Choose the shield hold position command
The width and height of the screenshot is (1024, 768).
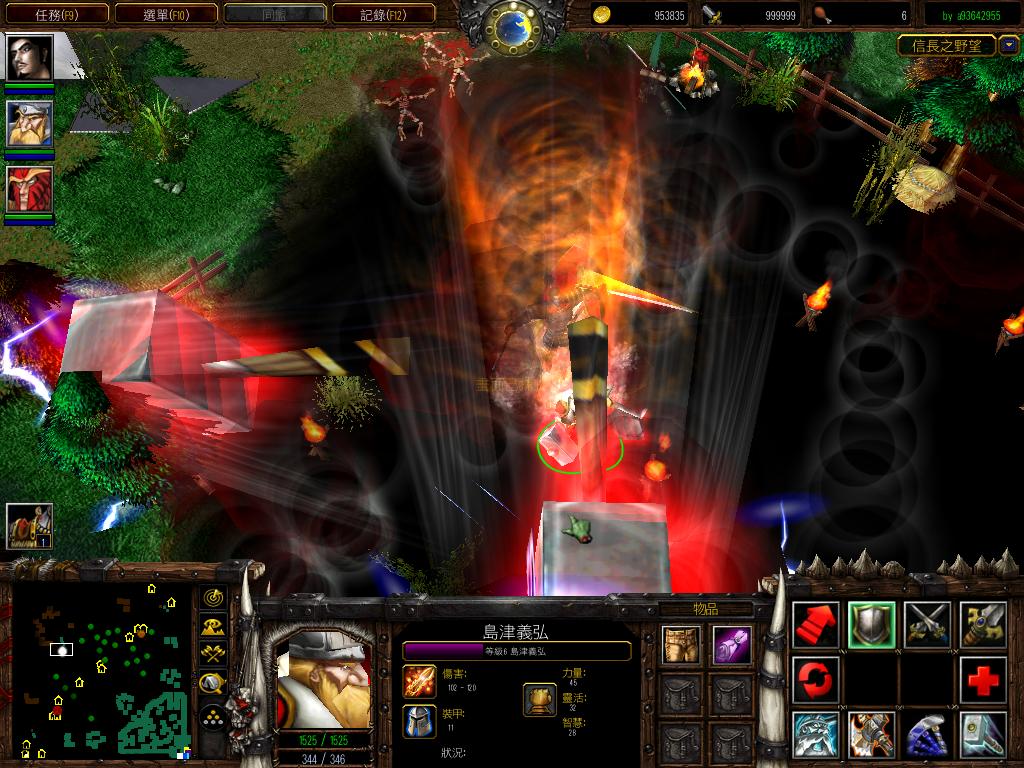[871, 625]
